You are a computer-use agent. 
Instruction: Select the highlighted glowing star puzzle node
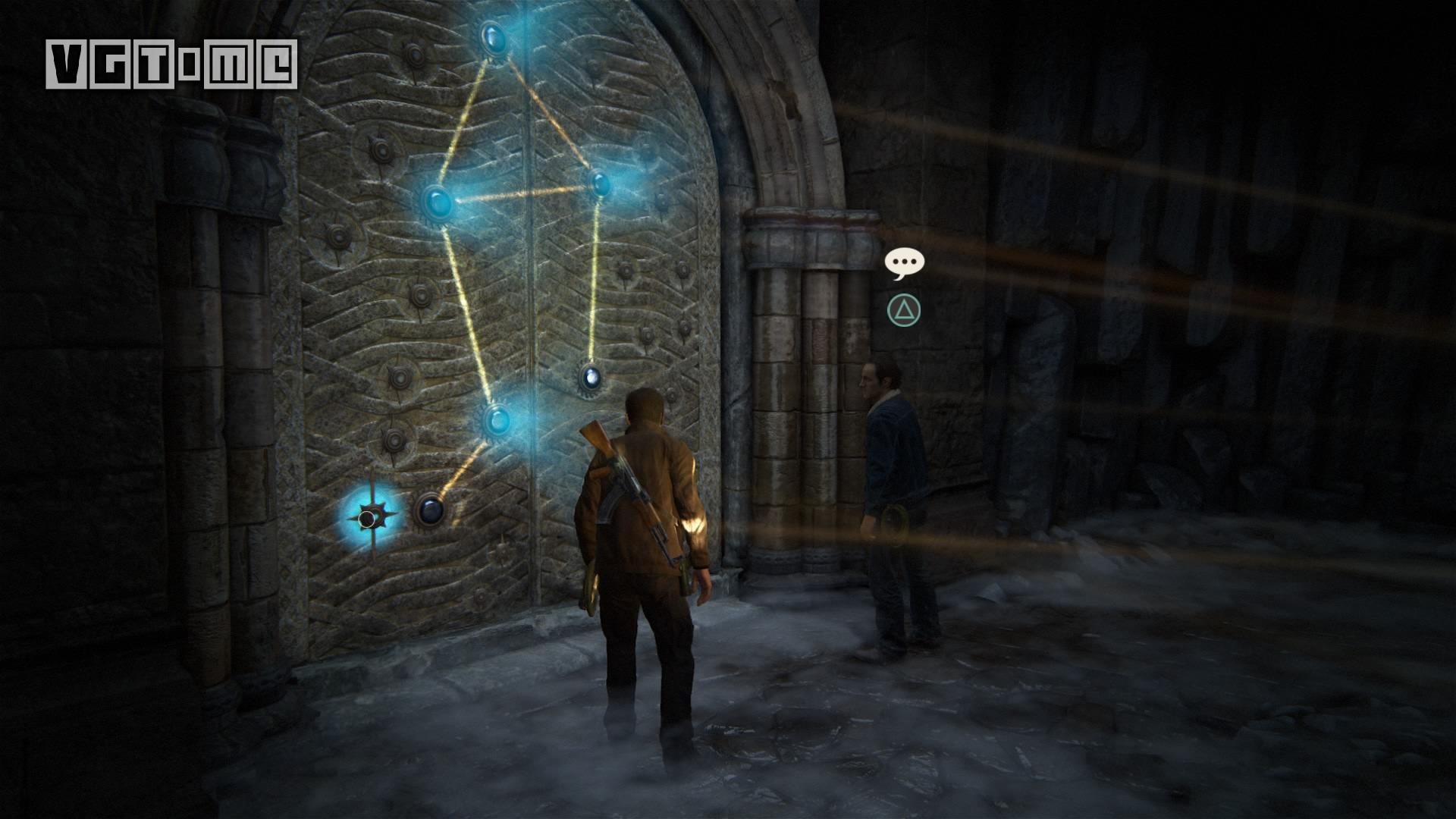click(370, 518)
